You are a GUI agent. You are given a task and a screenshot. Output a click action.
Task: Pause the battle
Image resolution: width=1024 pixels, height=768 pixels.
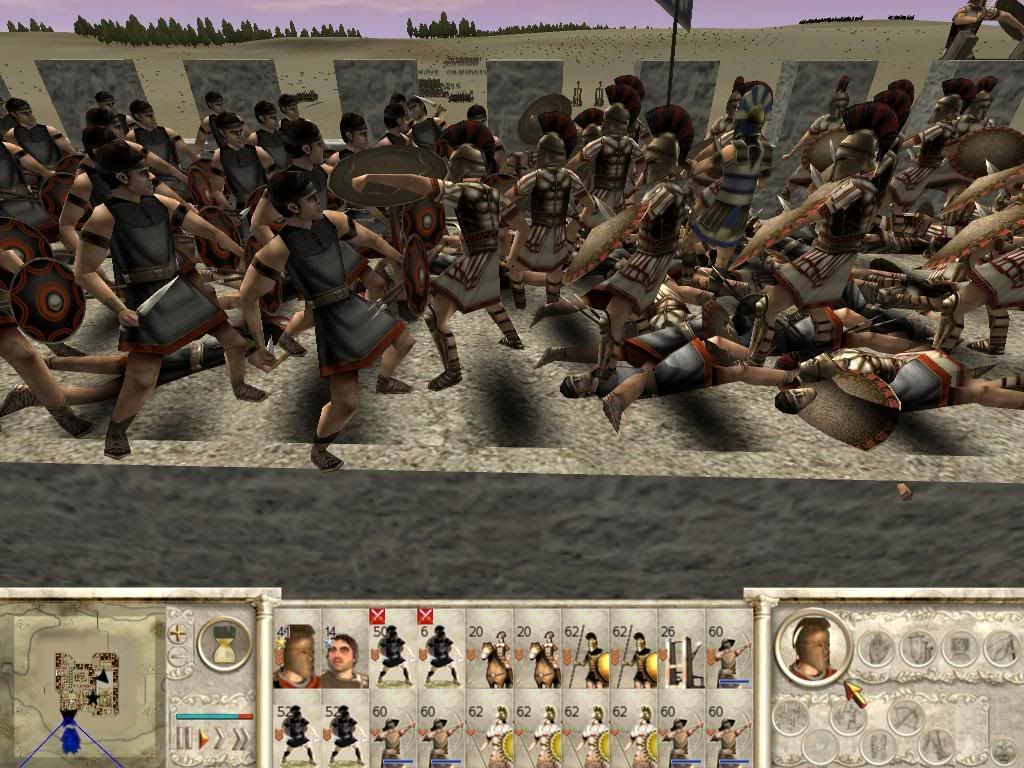(184, 739)
